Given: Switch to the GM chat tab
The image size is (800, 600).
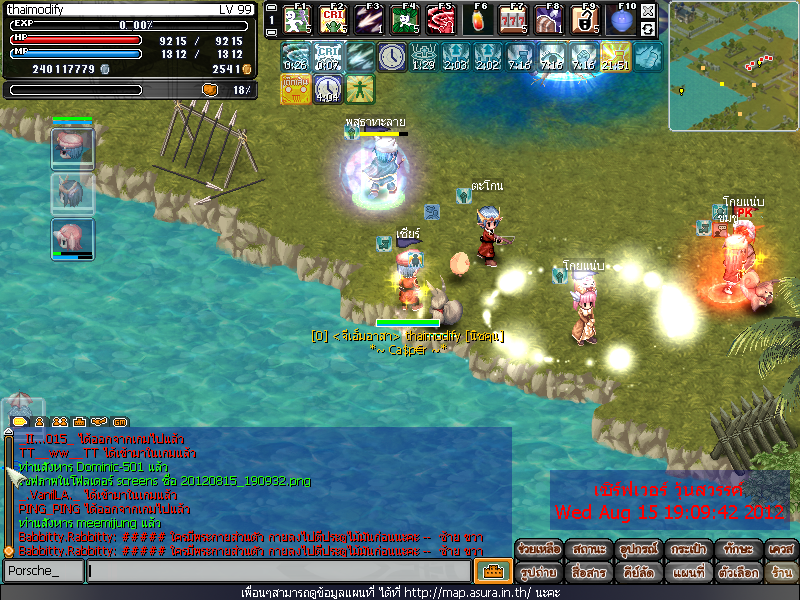Looking at the screenshot, I should pos(121,421).
